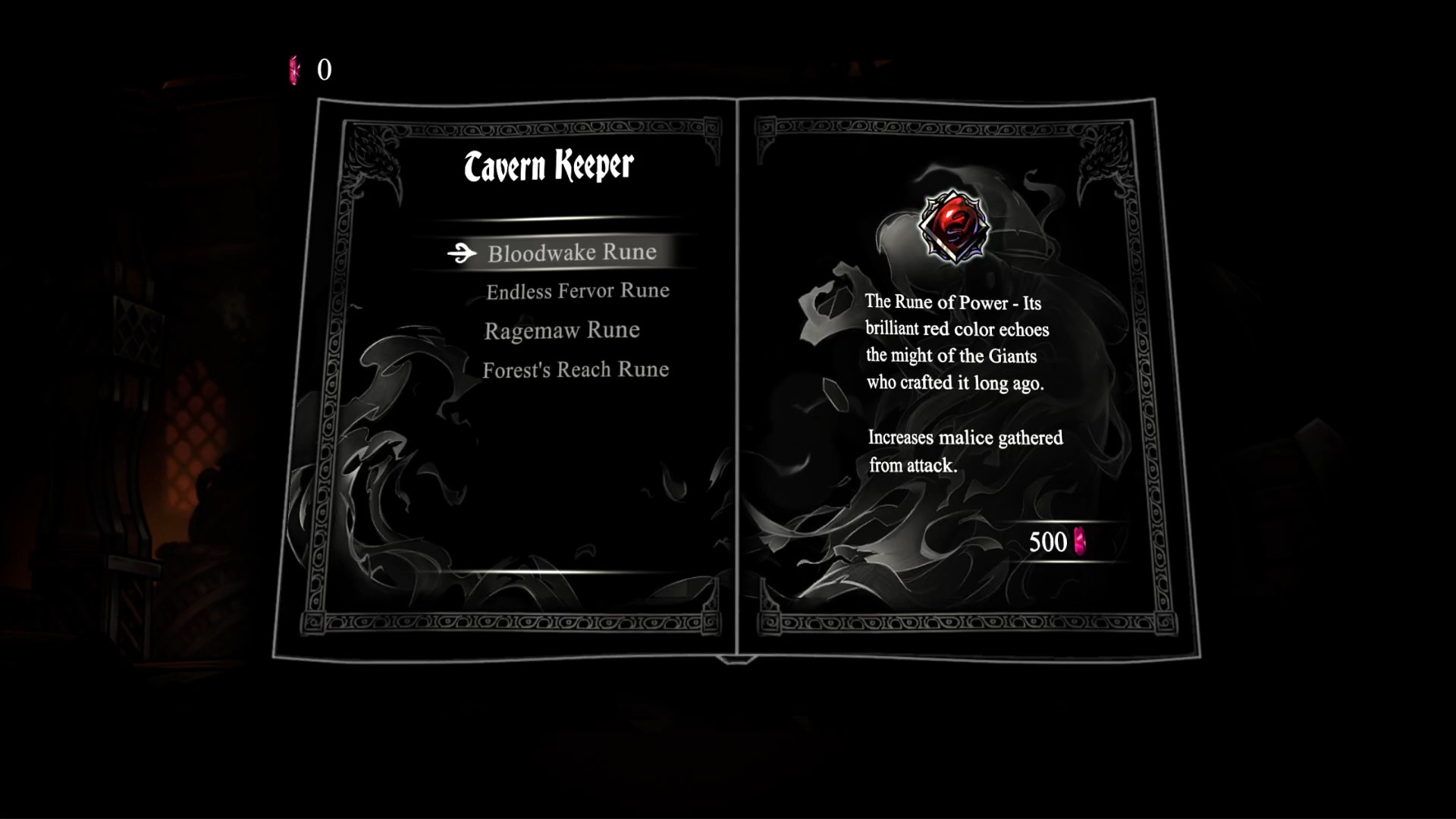Click the rune description text paragraph
The width and height of the screenshot is (1456, 819).
point(958,341)
